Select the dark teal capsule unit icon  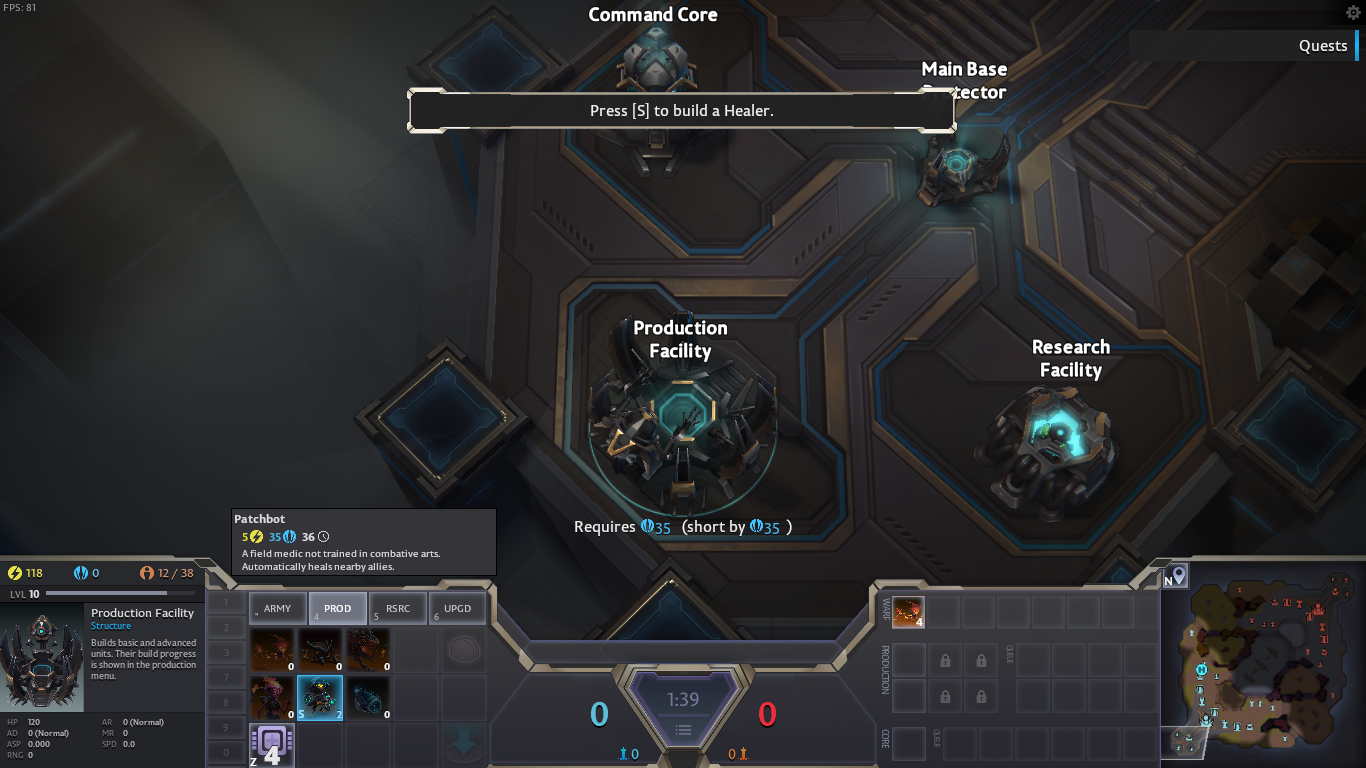tap(368, 697)
